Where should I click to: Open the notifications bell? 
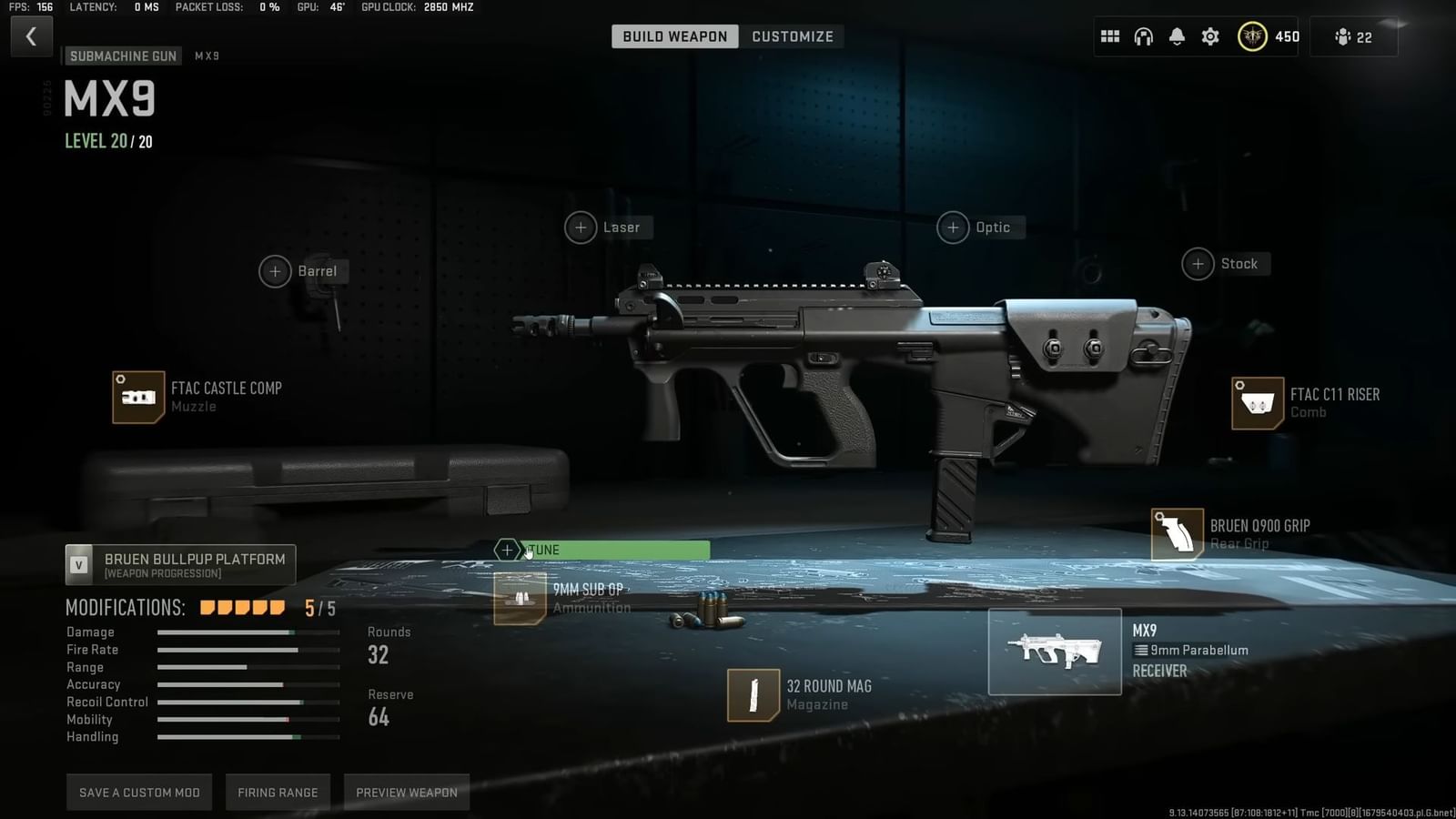coord(1177,36)
